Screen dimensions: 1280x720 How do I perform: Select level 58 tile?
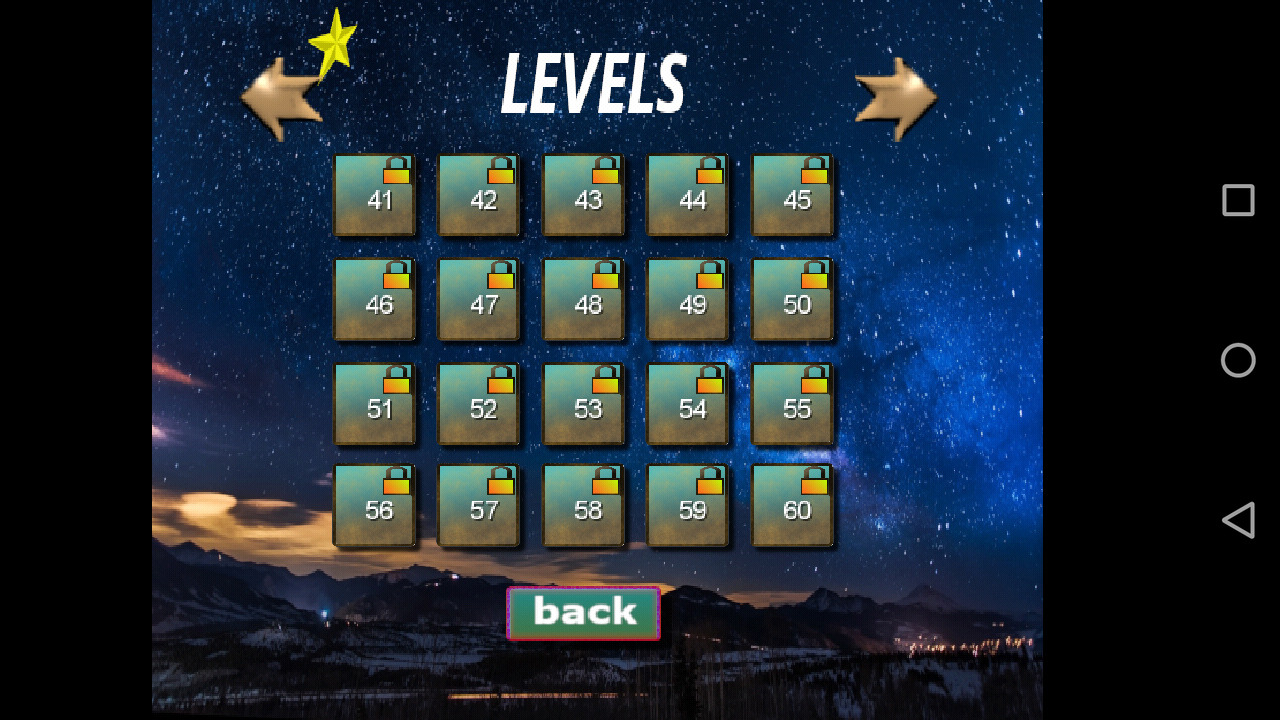(583, 509)
